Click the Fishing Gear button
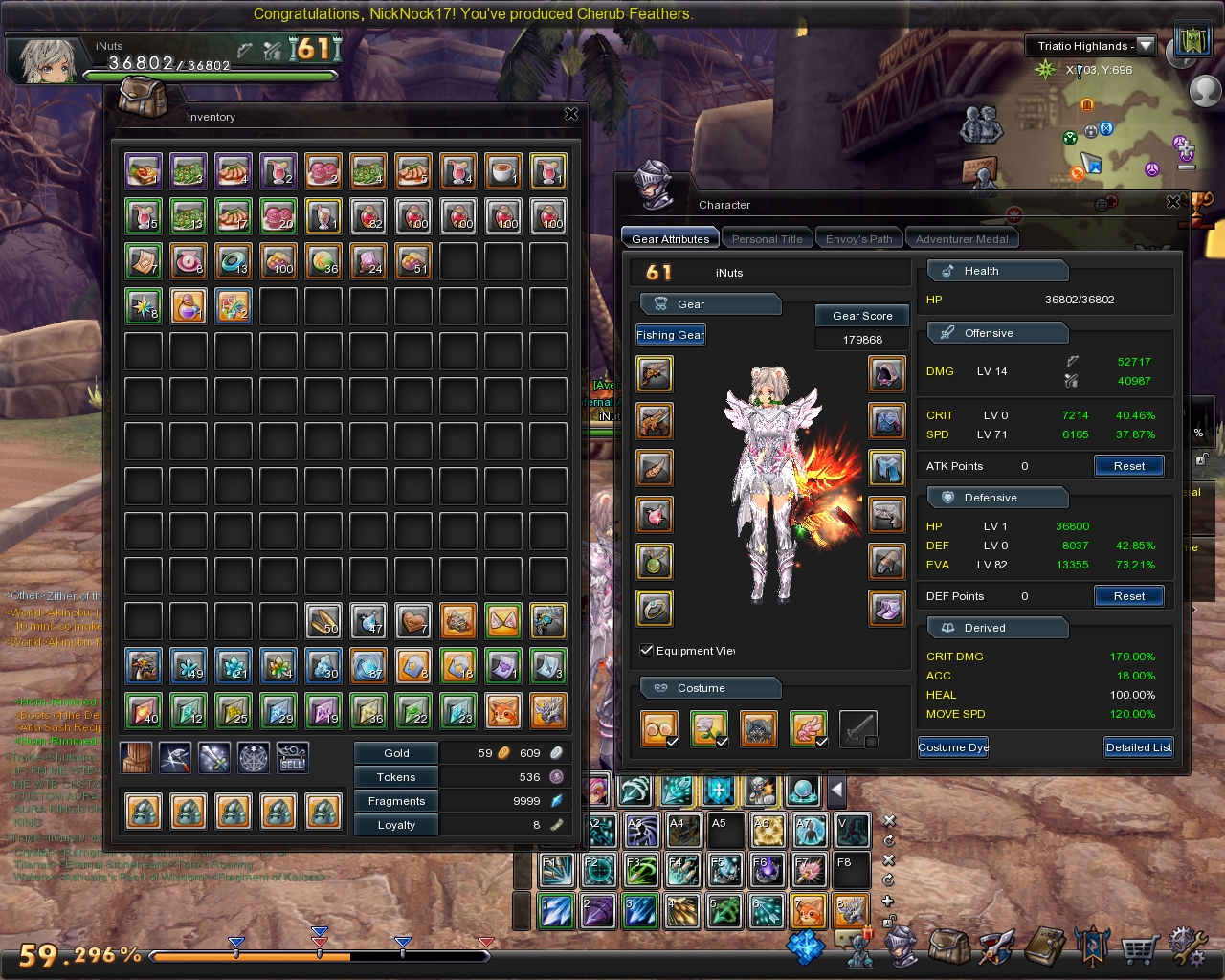 (670, 335)
